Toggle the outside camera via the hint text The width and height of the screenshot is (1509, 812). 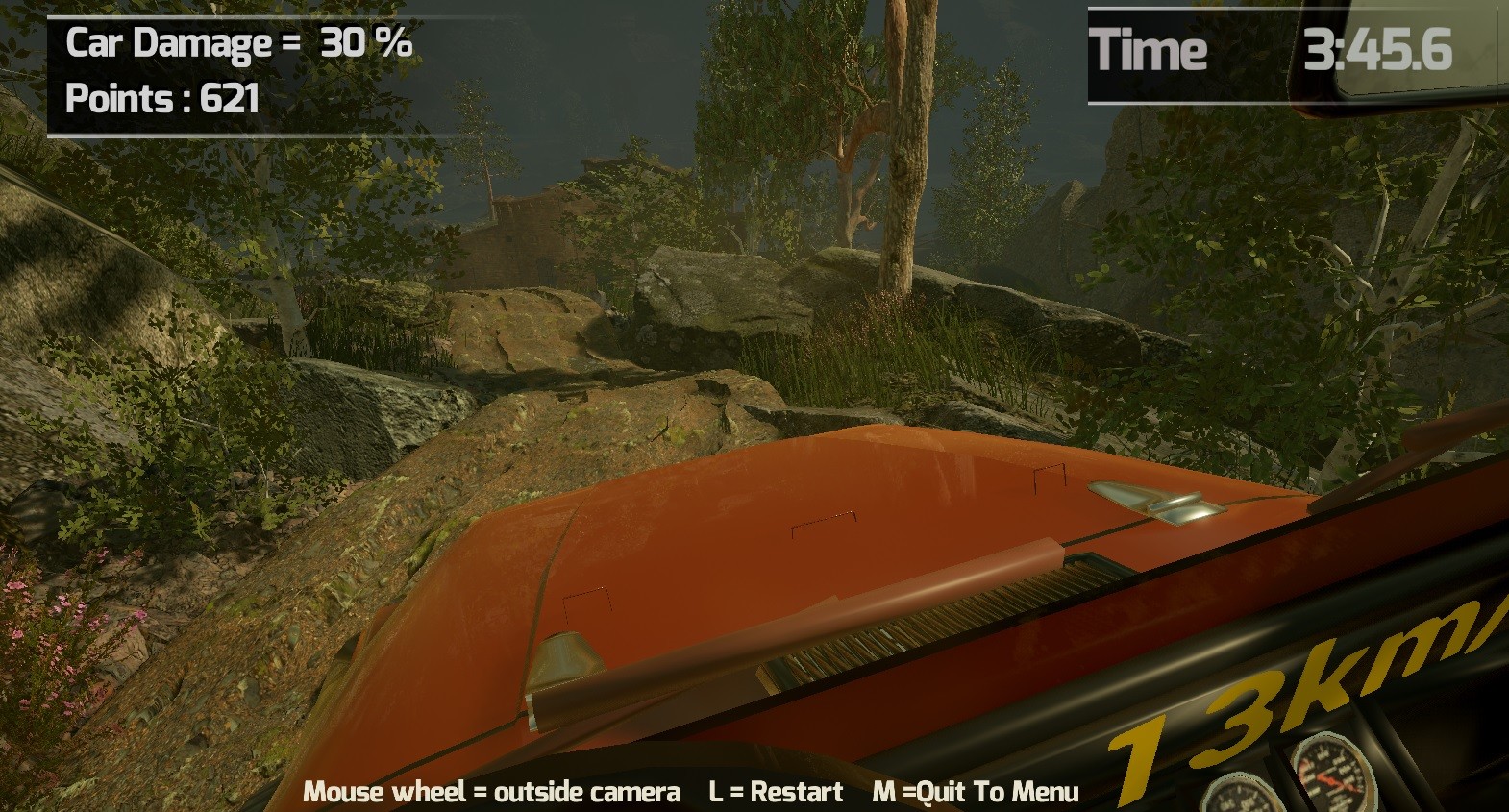(x=491, y=793)
